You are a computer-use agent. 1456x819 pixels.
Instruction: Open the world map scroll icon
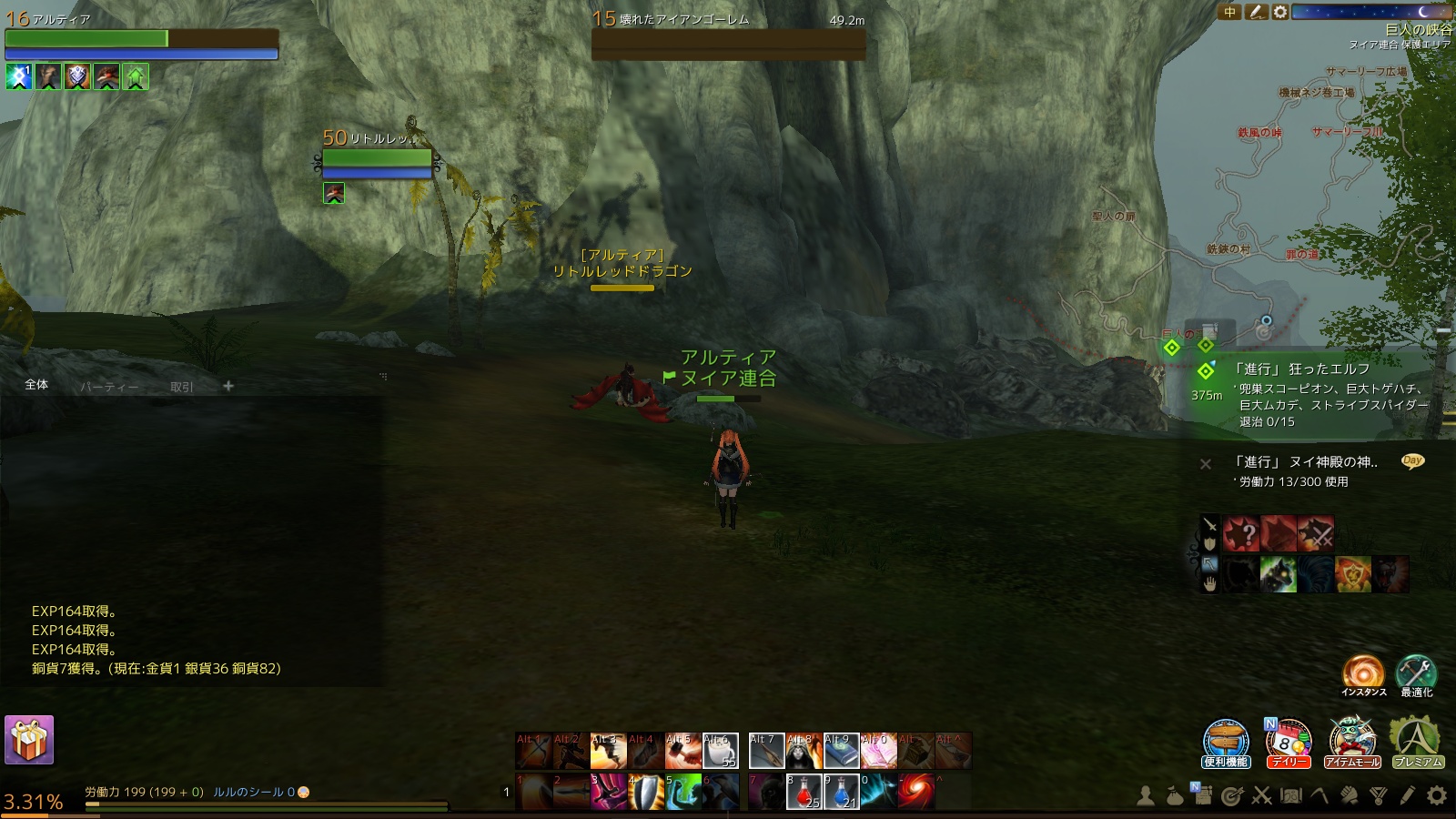click(1291, 797)
